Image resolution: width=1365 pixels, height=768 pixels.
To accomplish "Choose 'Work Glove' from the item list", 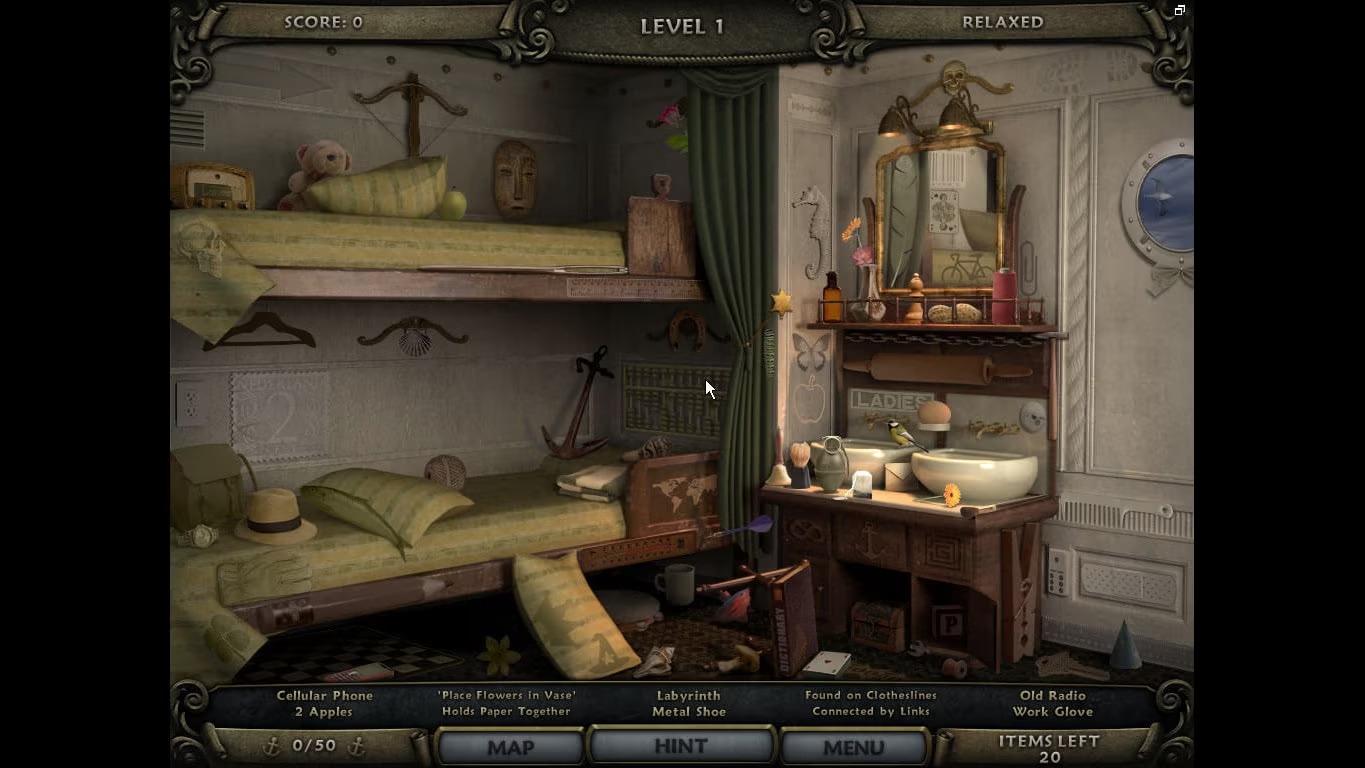I will click(x=1053, y=712).
